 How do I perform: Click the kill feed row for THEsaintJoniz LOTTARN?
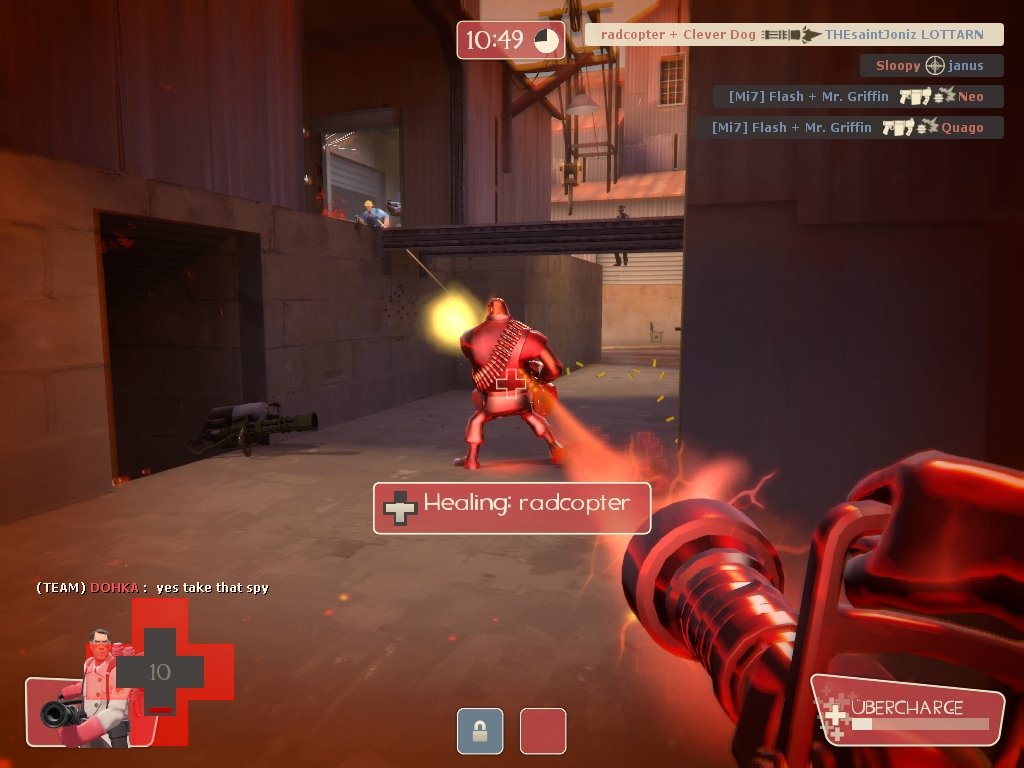pyautogui.click(x=793, y=35)
